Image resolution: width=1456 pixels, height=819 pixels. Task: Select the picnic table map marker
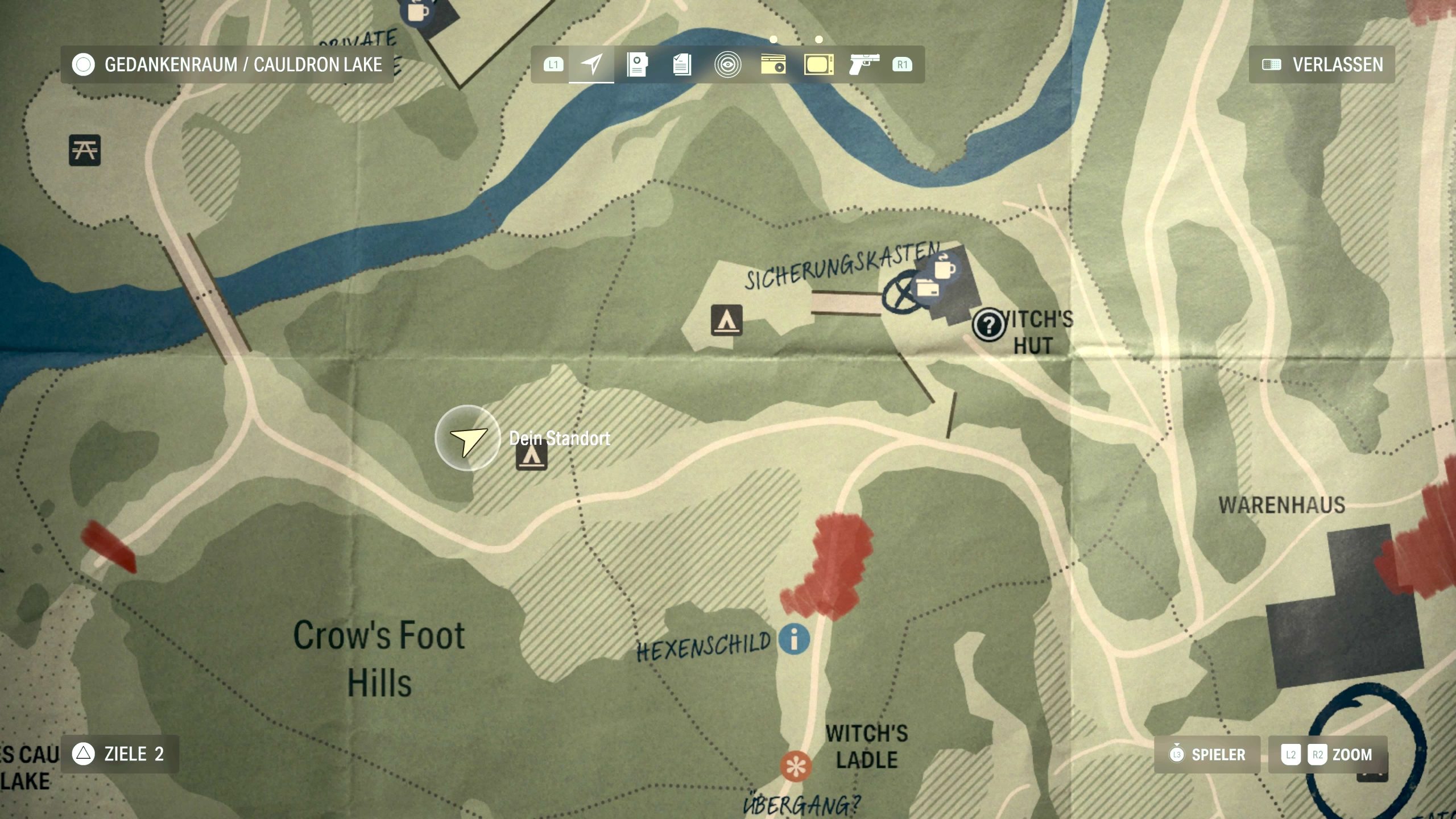(x=85, y=150)
